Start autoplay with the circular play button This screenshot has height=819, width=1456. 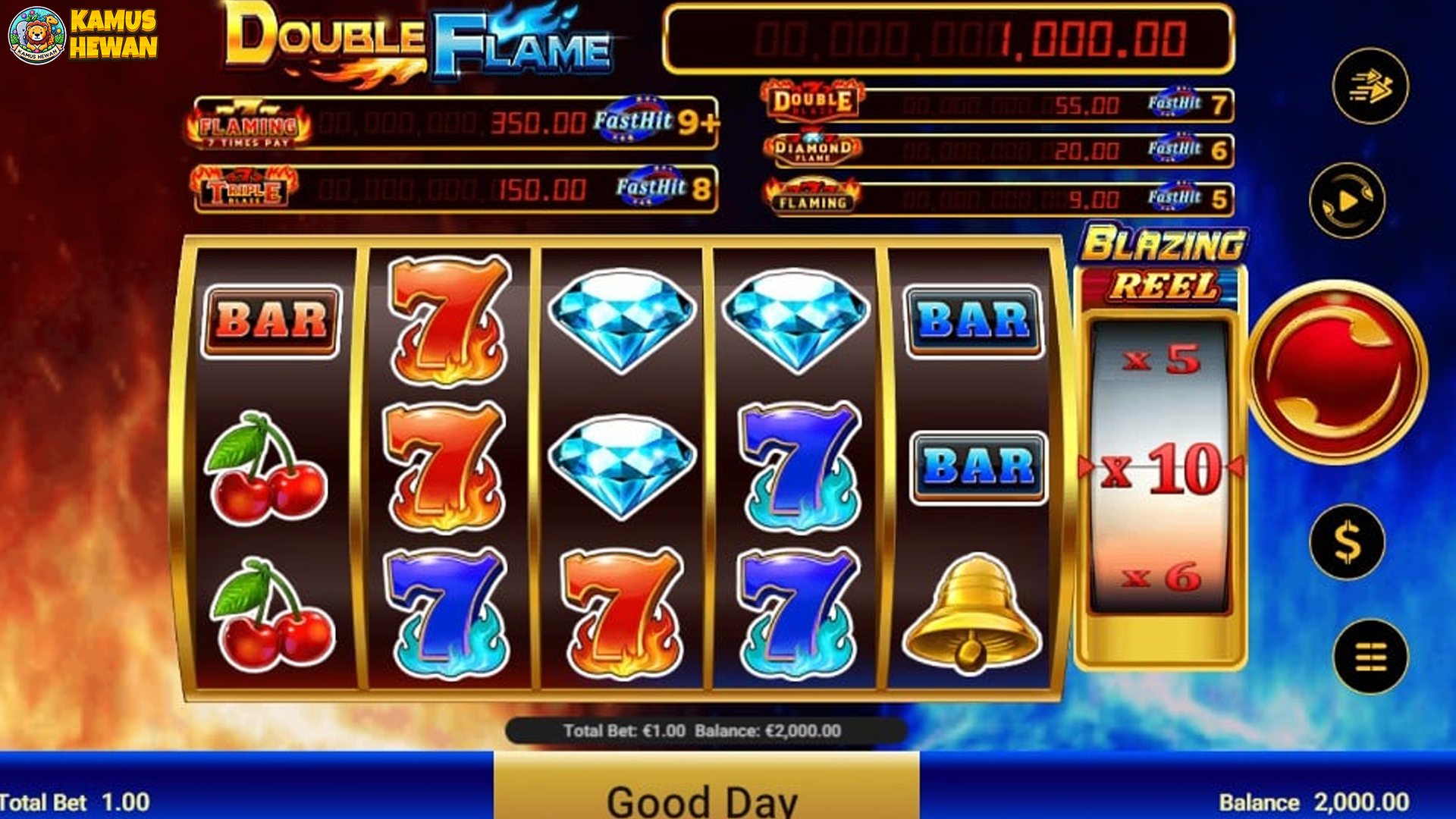coord(1347,201)
